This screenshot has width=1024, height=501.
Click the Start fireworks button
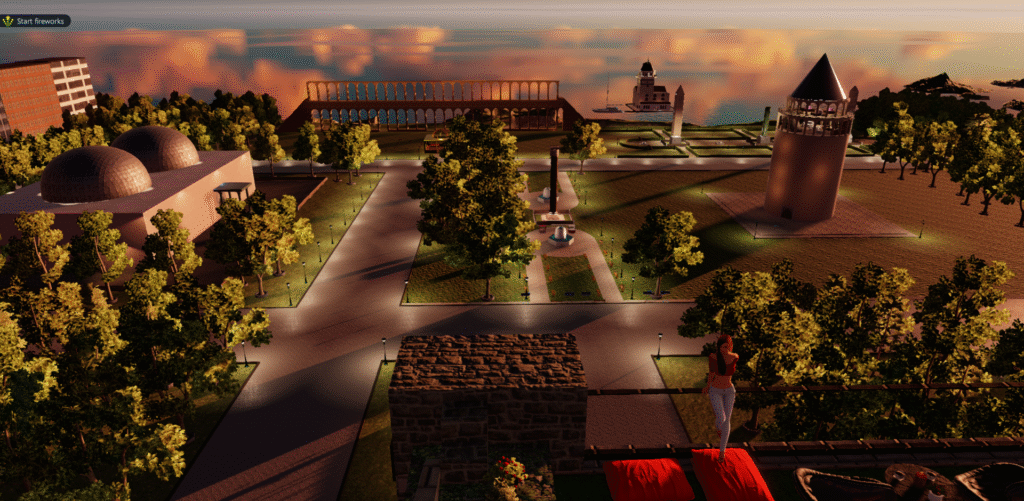click(36, 21)
